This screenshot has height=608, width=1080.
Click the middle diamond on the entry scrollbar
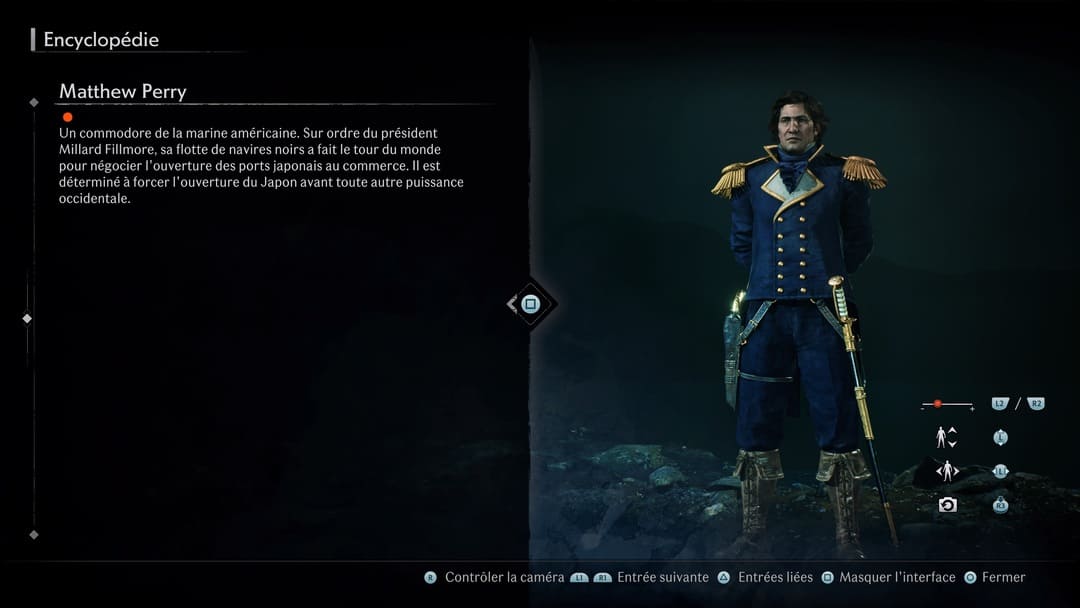(x=27, y=318)
